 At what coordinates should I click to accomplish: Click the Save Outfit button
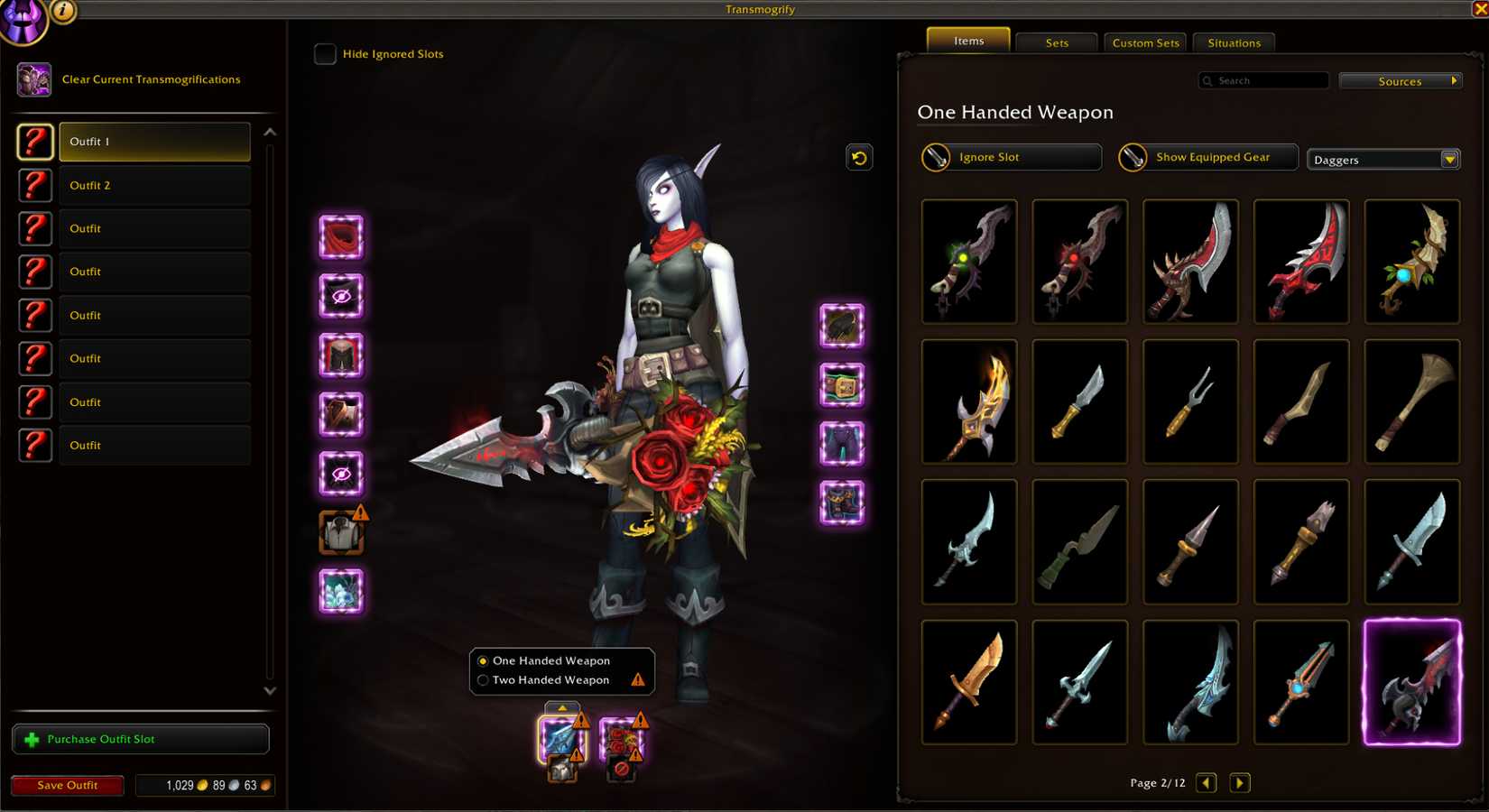click(67, 785)
